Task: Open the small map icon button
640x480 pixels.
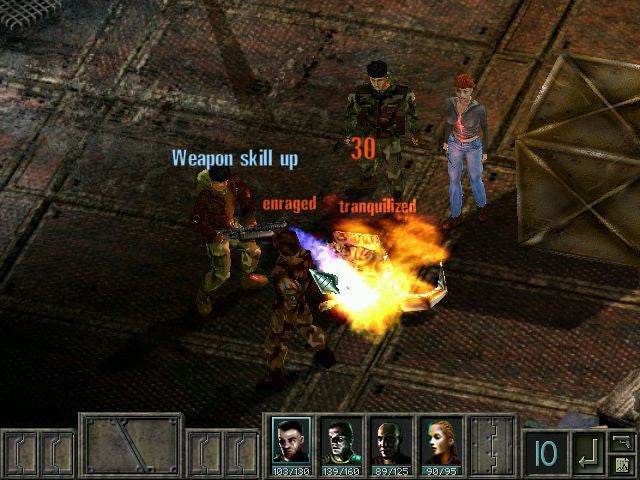Action: (622, 464)
